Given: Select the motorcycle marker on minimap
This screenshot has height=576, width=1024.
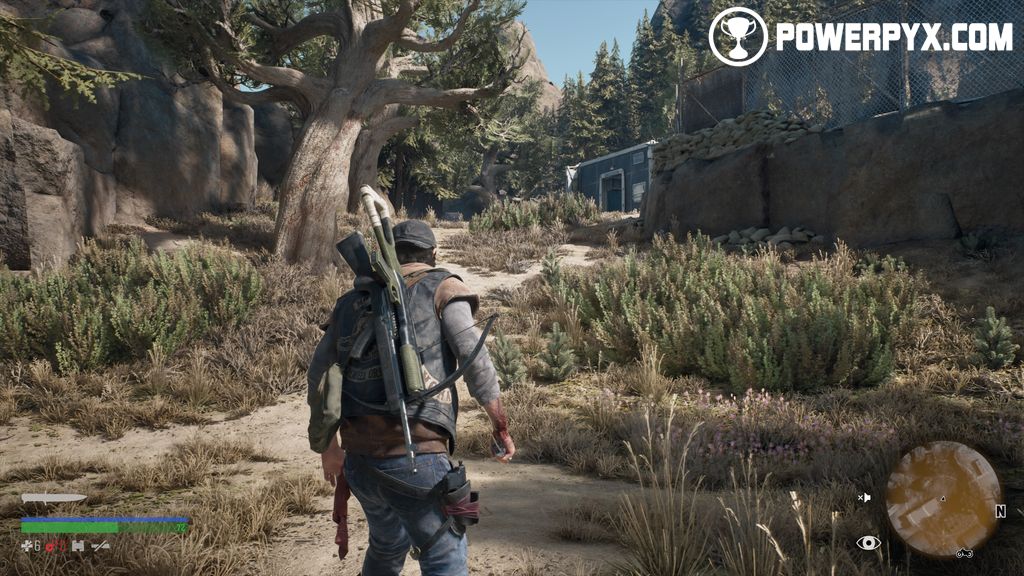Looking at the screenshot, I should [x=964, y=552].
